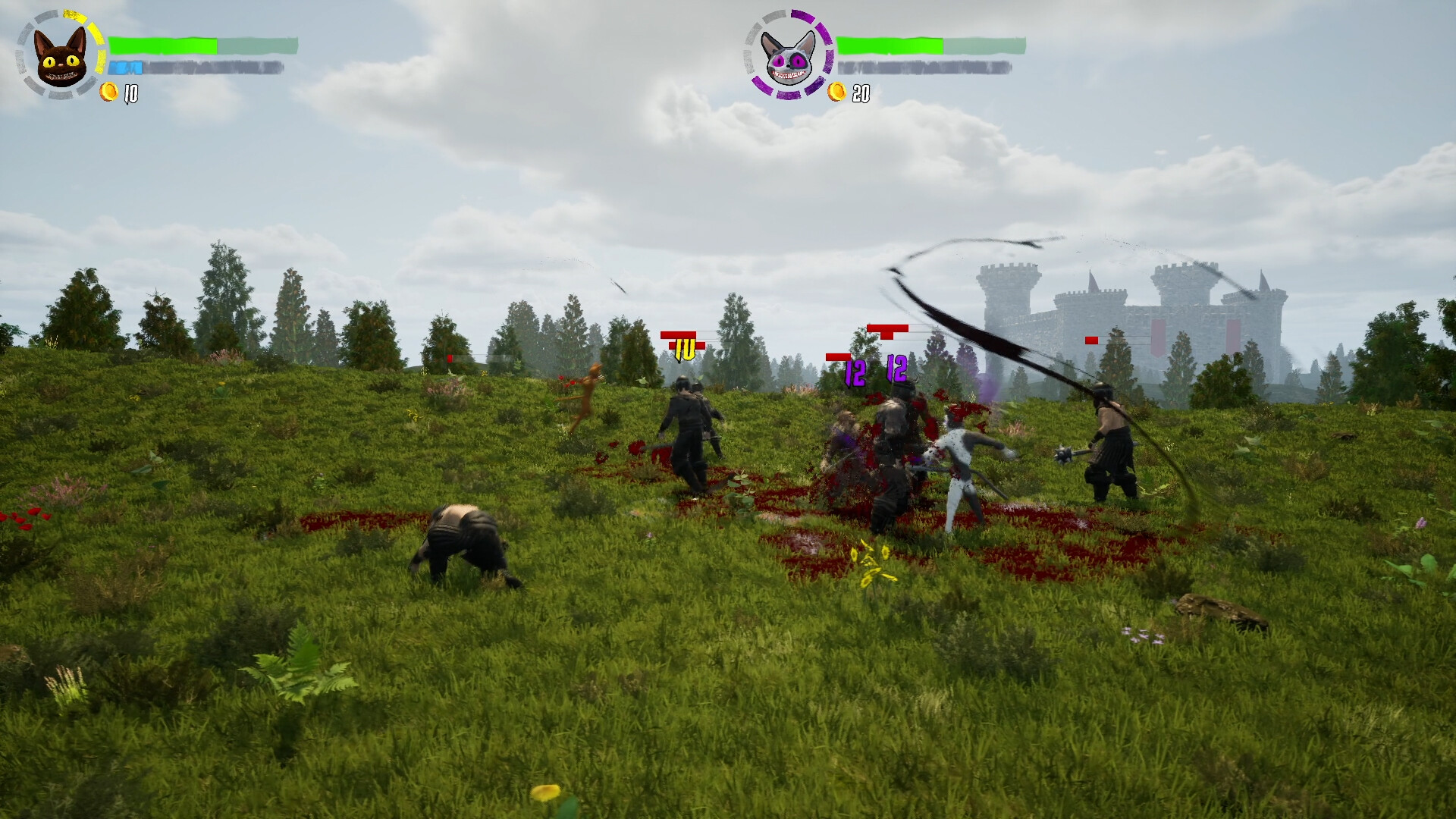Click the red health bar near the castle

(x=1090, y=341)
